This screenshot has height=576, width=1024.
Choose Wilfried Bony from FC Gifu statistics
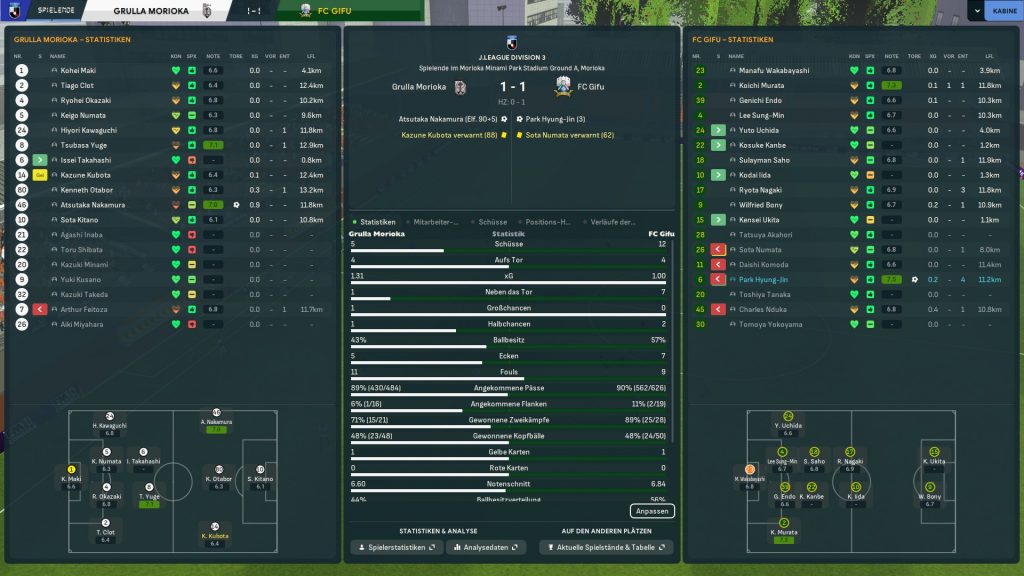point(760,205)
